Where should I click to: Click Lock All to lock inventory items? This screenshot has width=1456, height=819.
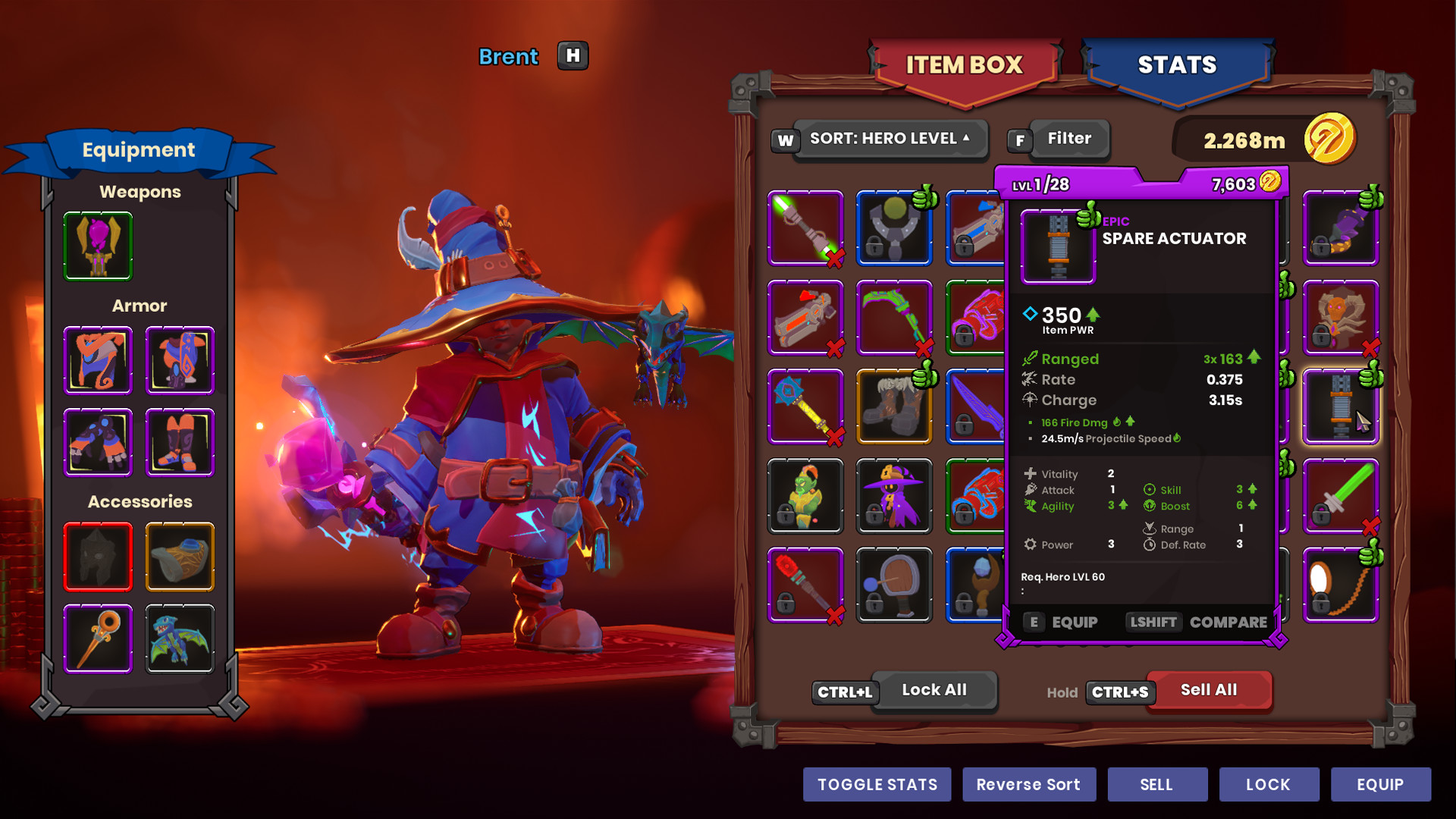tap(934, 690)
